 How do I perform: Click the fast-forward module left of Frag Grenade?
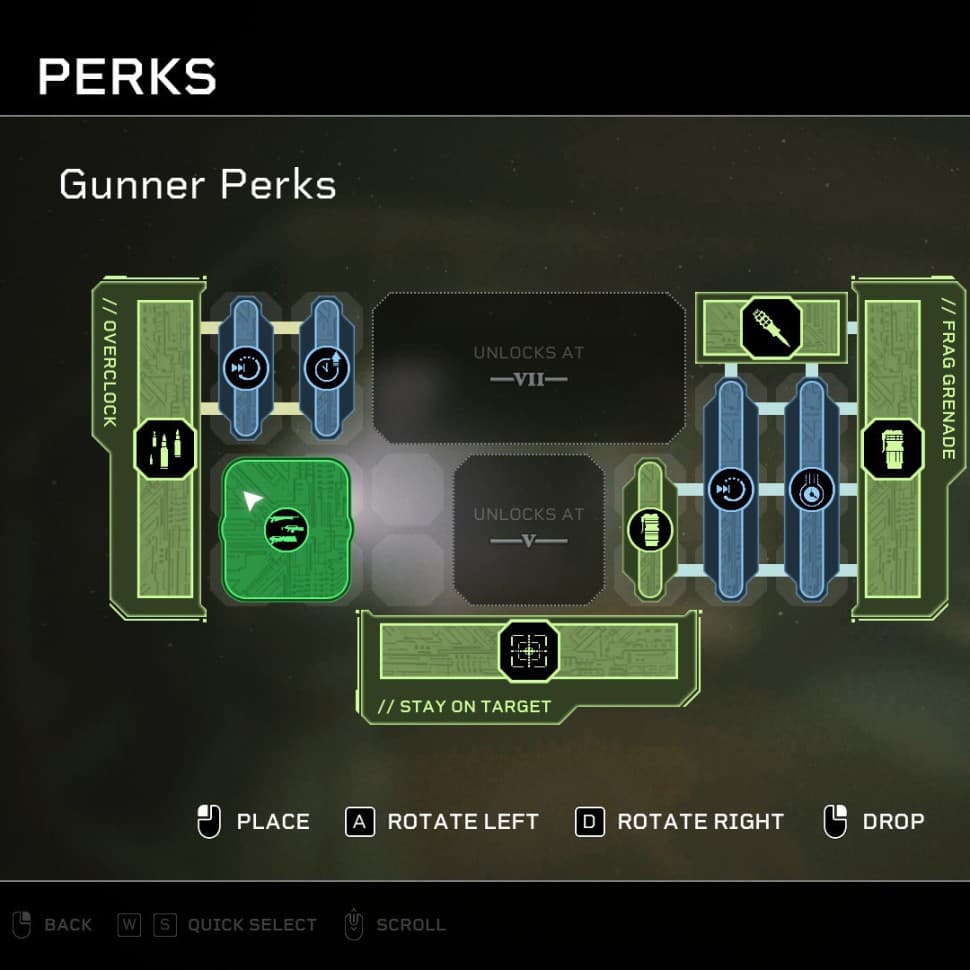coord(729,490)
